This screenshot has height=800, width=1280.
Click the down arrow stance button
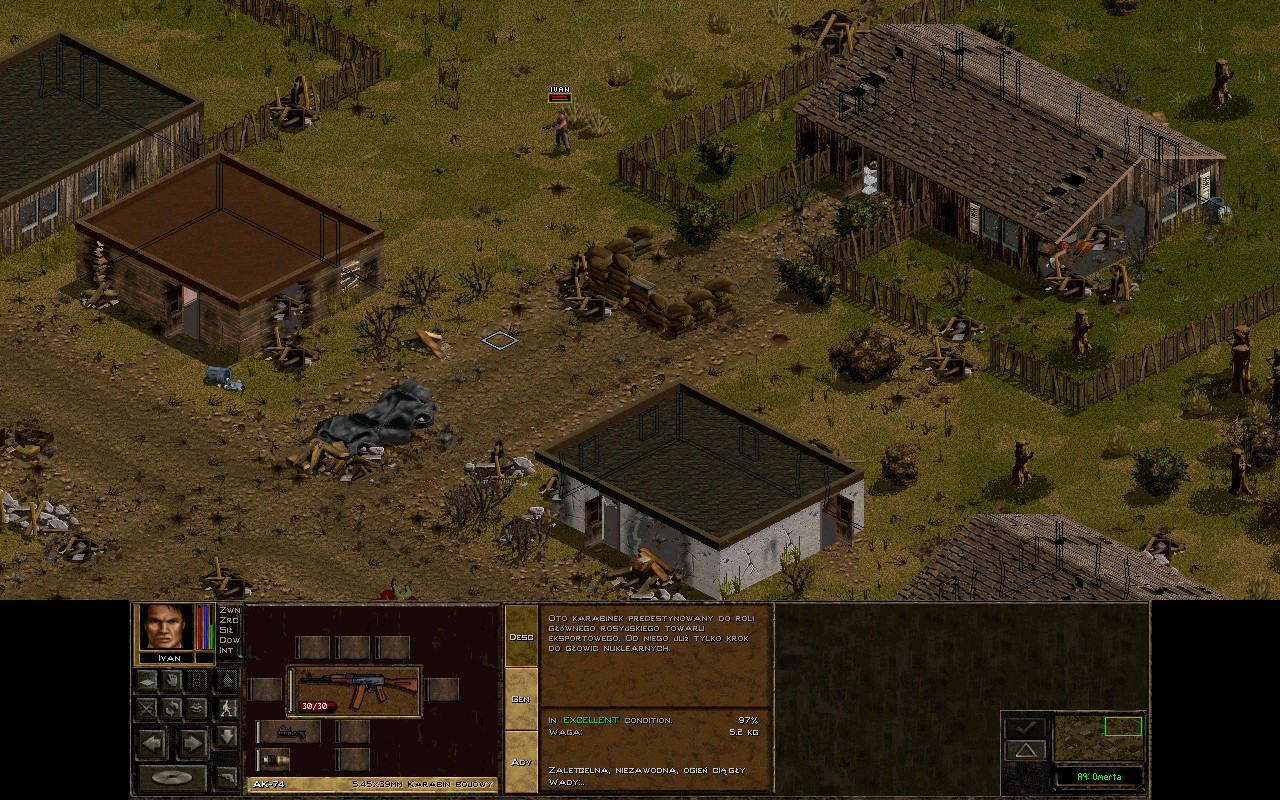tap(227, 737)
